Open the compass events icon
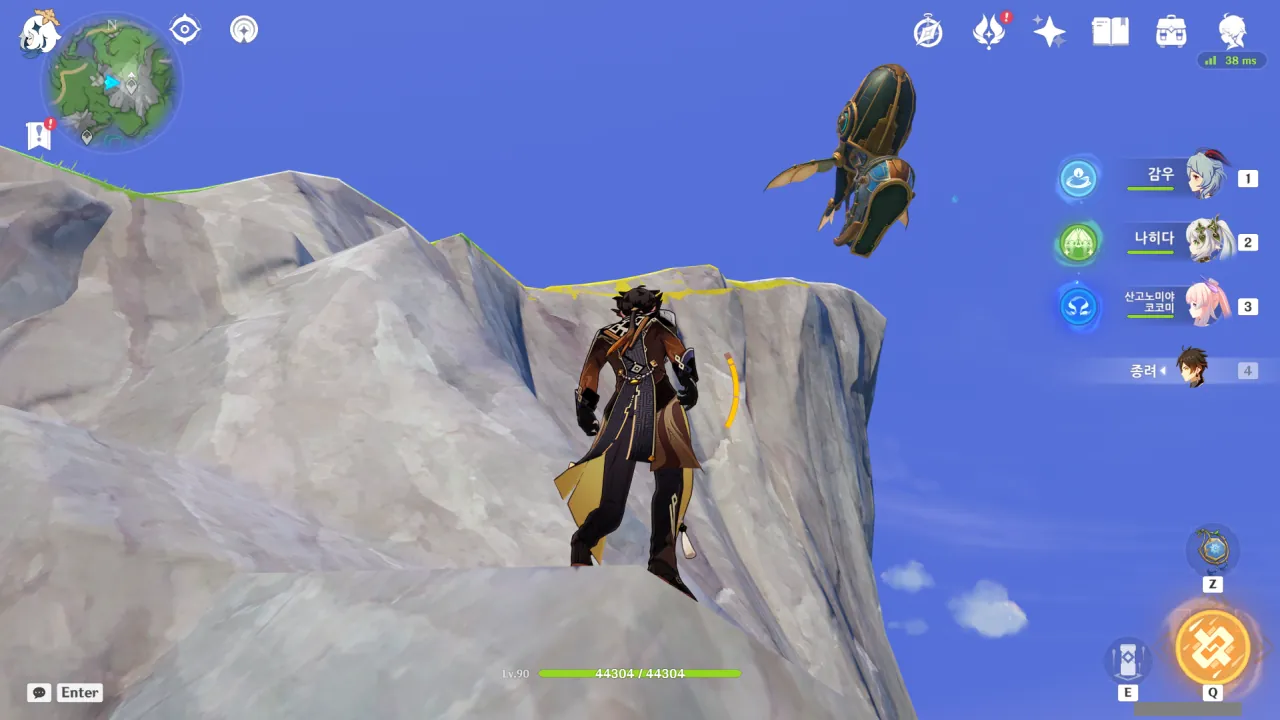This screenshot has height=720, width=1280. click(x=928, y=32)
